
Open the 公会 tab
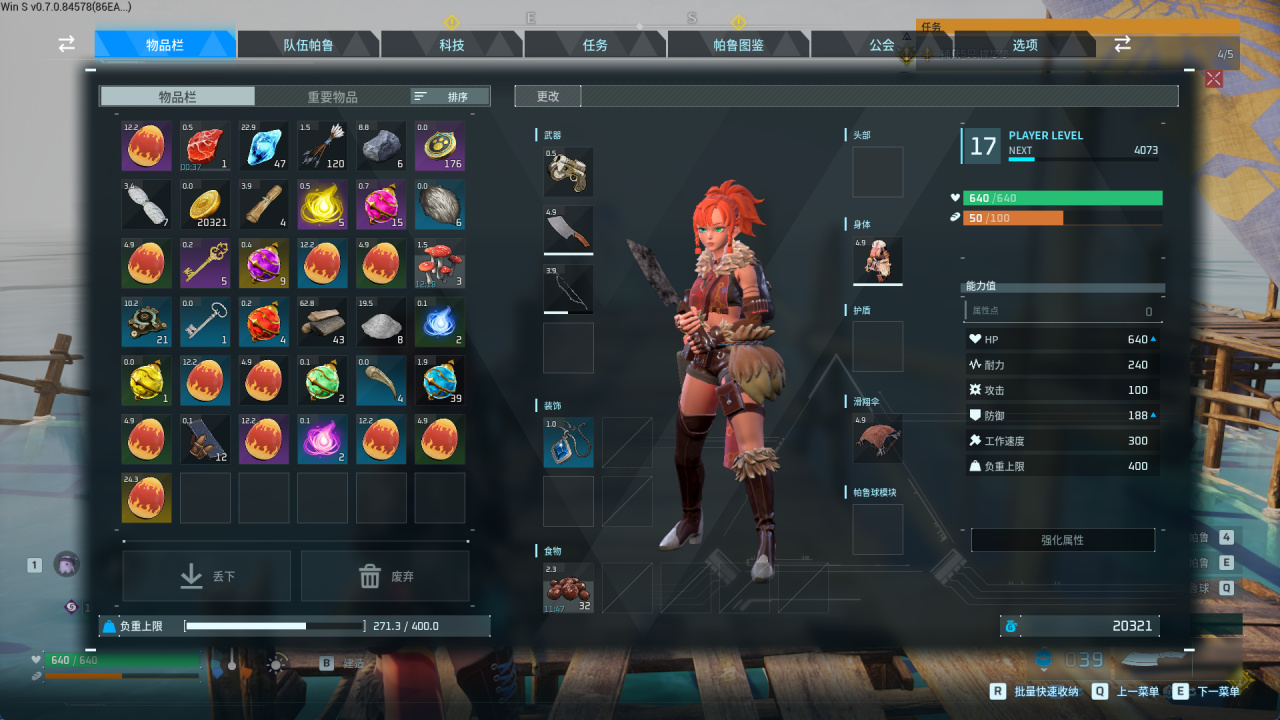pyautogui.click(x=881, y=45)
